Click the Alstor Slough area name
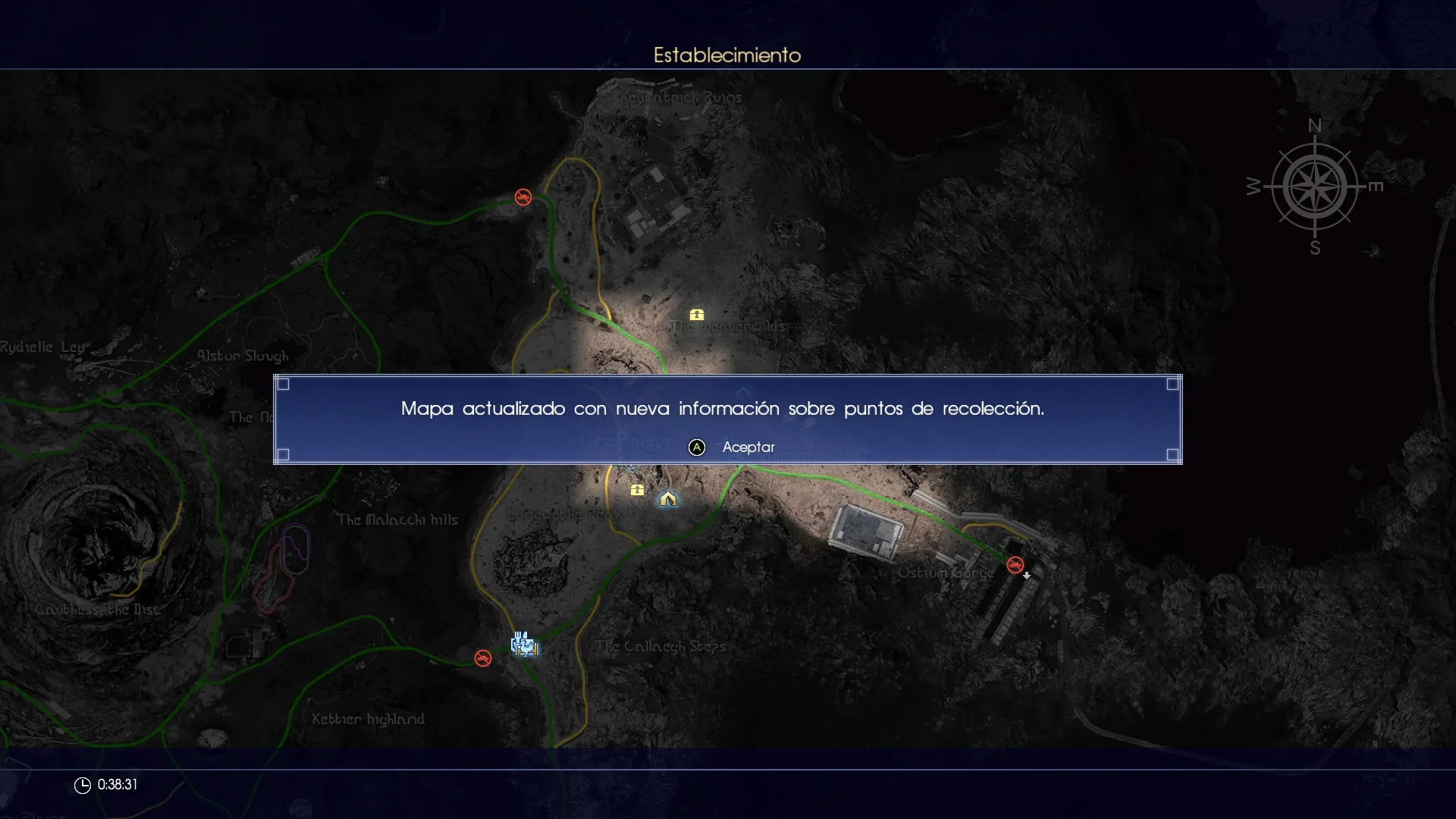The width and height of the screenshot is (1456, 819). (243, 355)
